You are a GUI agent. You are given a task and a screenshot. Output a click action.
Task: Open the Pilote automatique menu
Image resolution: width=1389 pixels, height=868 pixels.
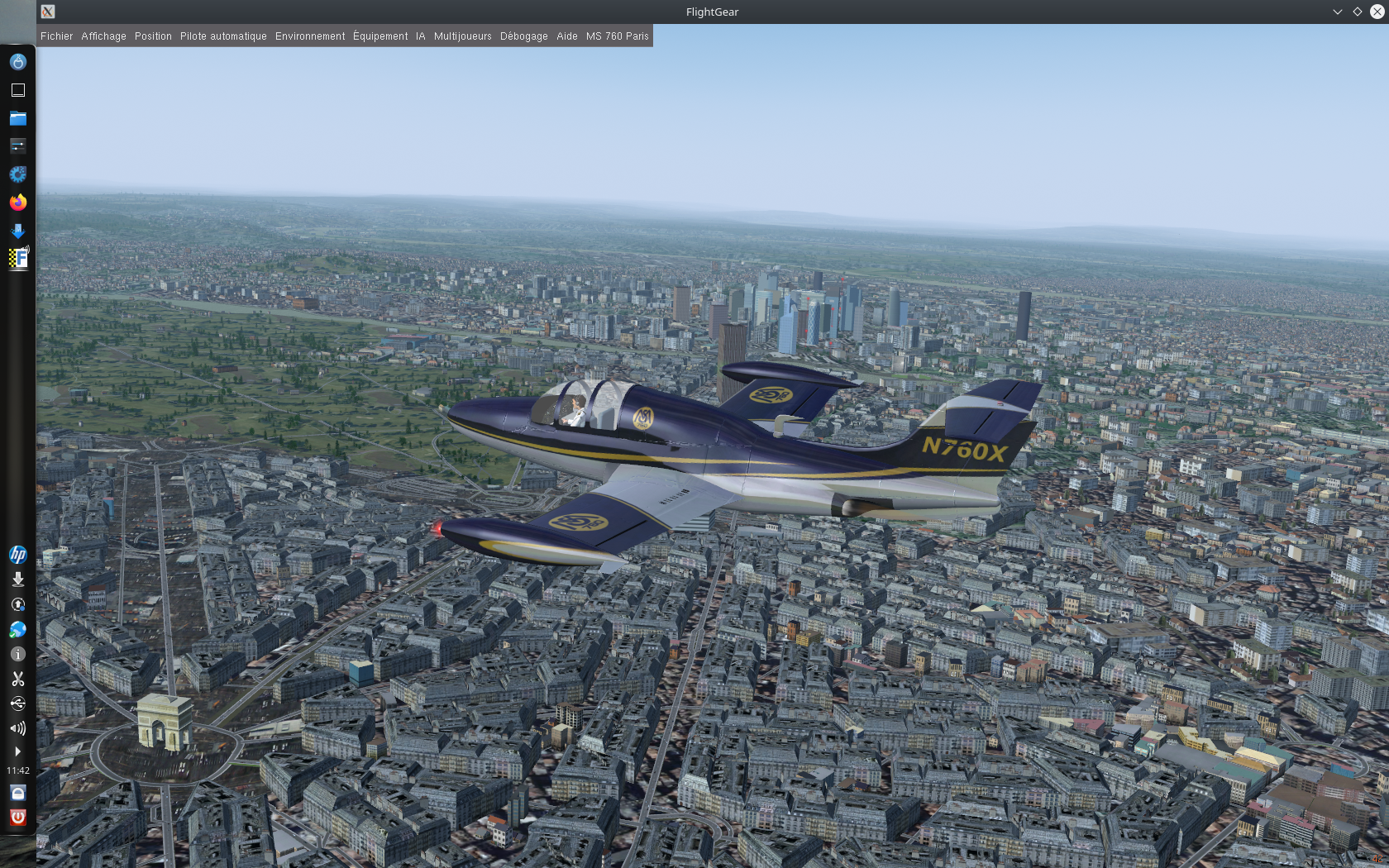tap(223, 36)
